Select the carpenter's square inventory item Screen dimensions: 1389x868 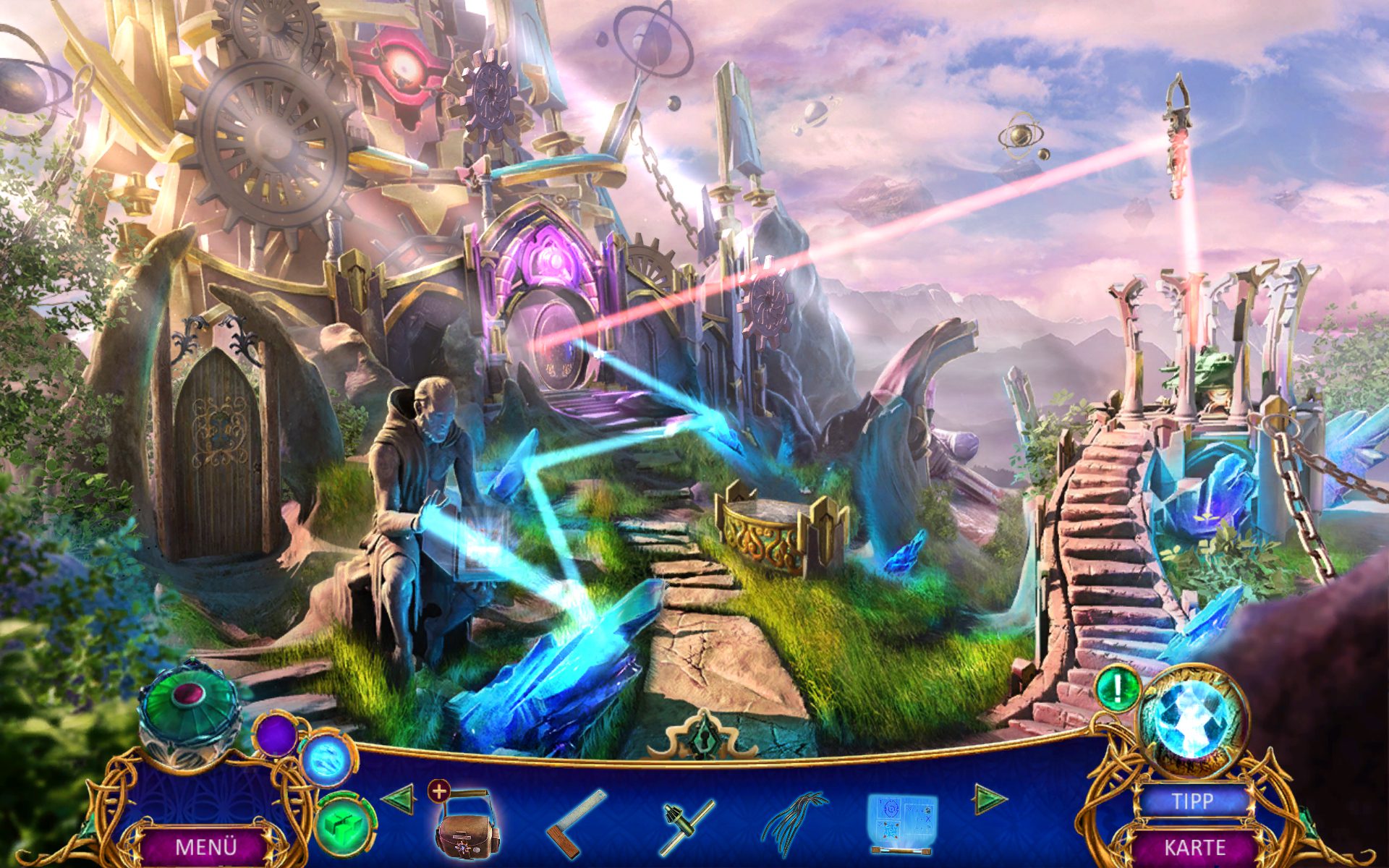(x=576, y=823)
